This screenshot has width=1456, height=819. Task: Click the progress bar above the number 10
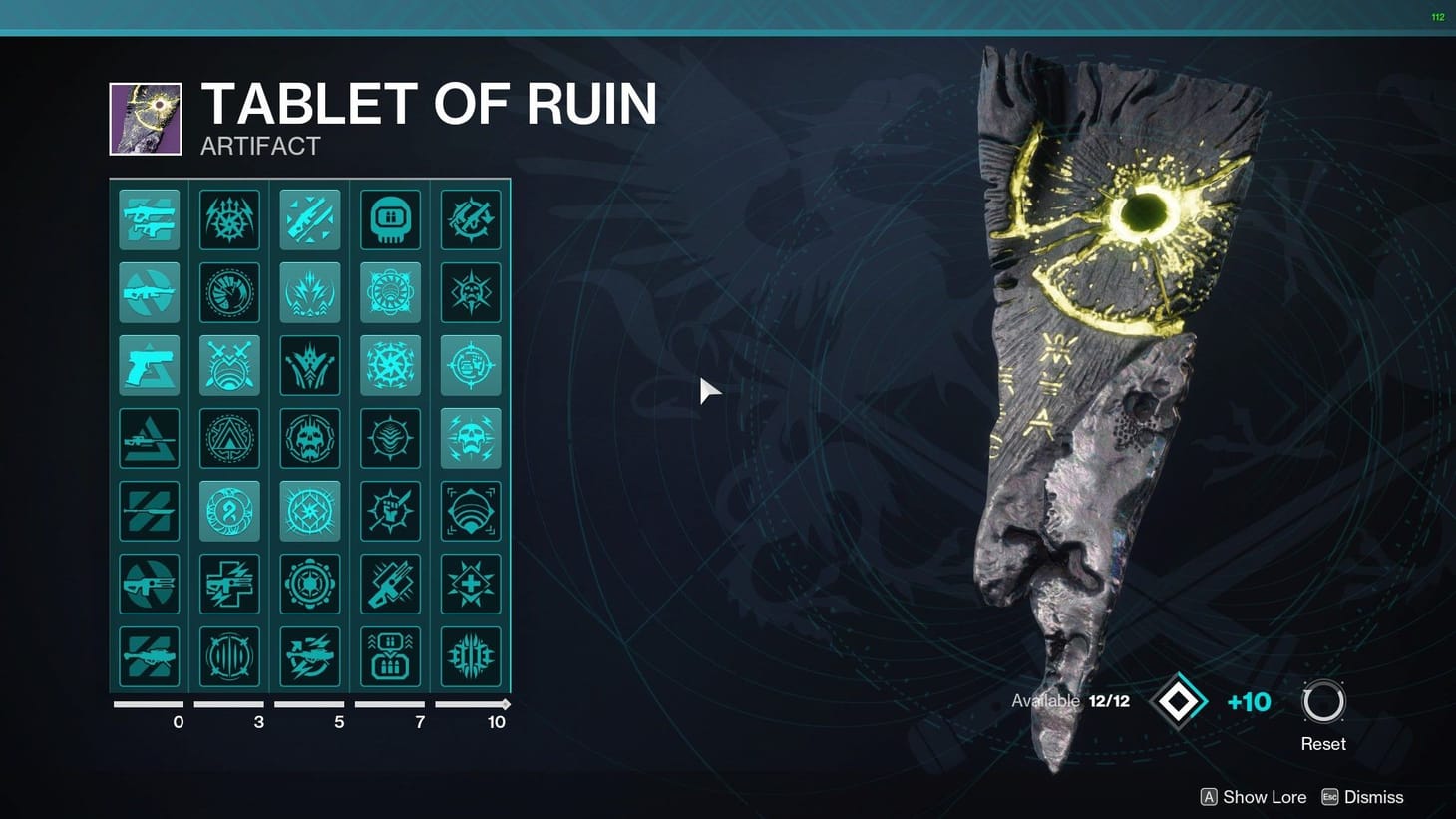[x=469, y=703]
